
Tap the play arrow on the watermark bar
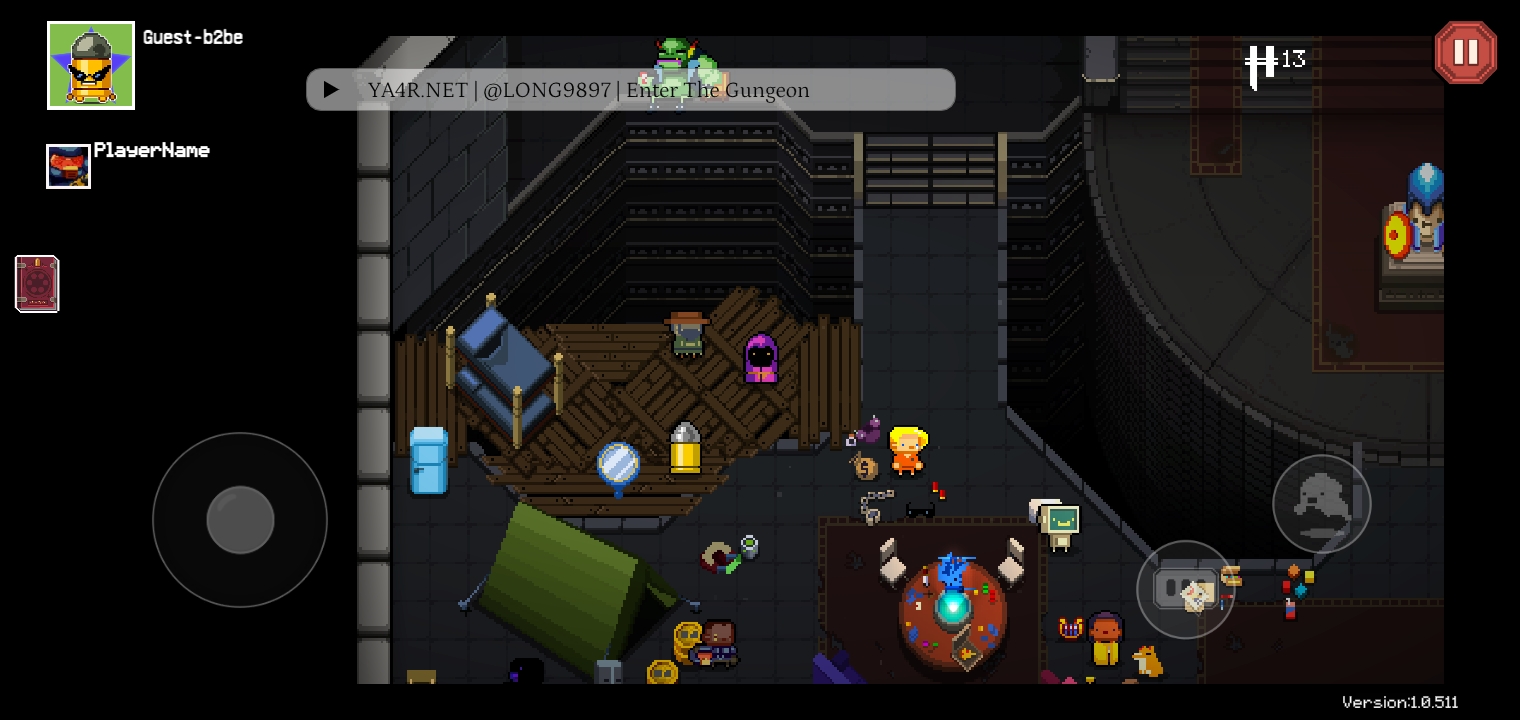[x=331, y=89]
